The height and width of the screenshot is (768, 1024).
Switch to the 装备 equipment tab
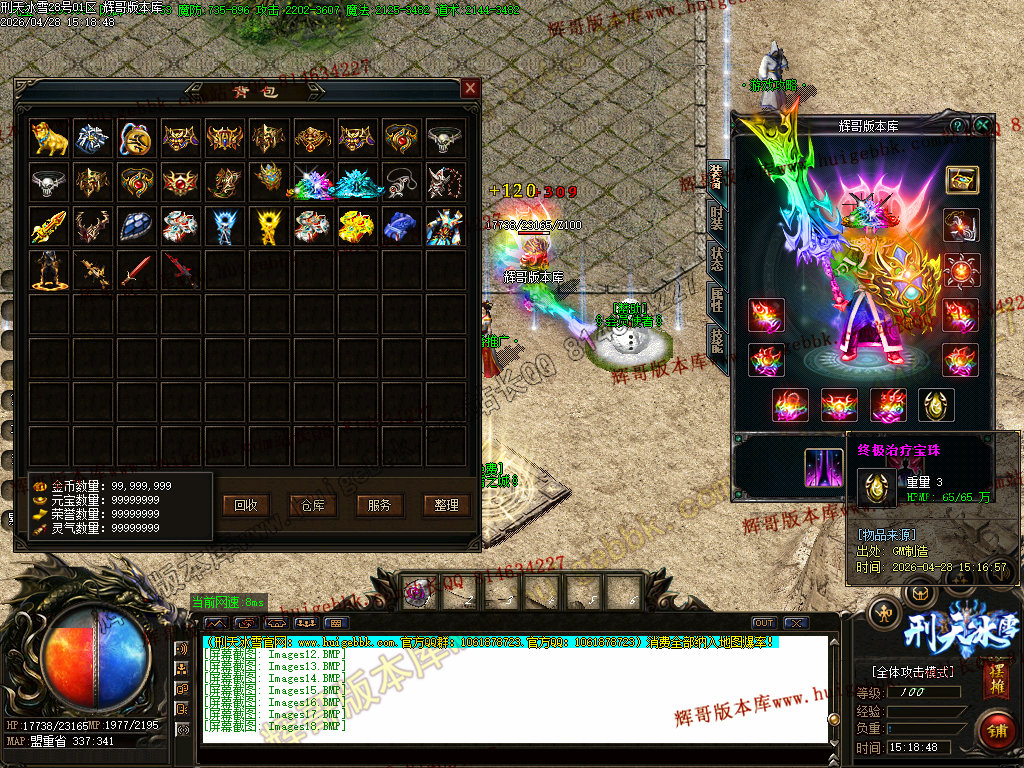tap(717, 178)
